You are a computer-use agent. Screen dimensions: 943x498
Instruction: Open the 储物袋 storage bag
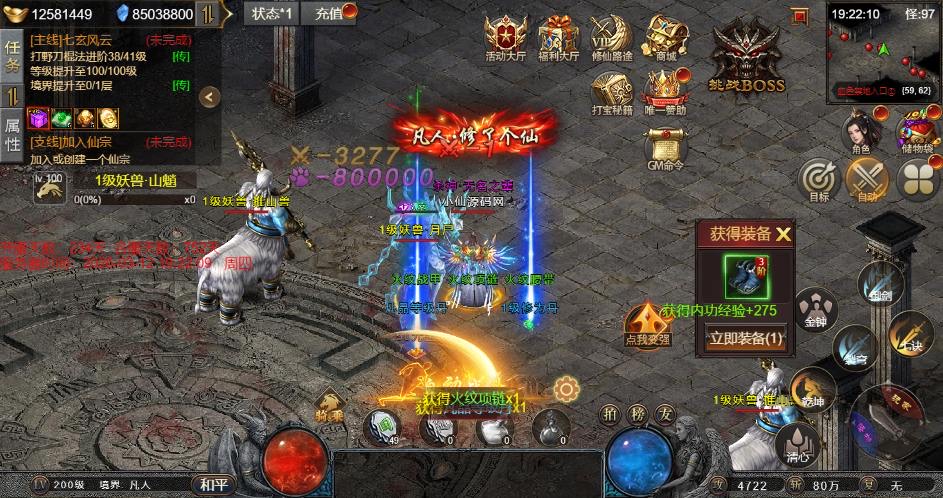(915, 133)
